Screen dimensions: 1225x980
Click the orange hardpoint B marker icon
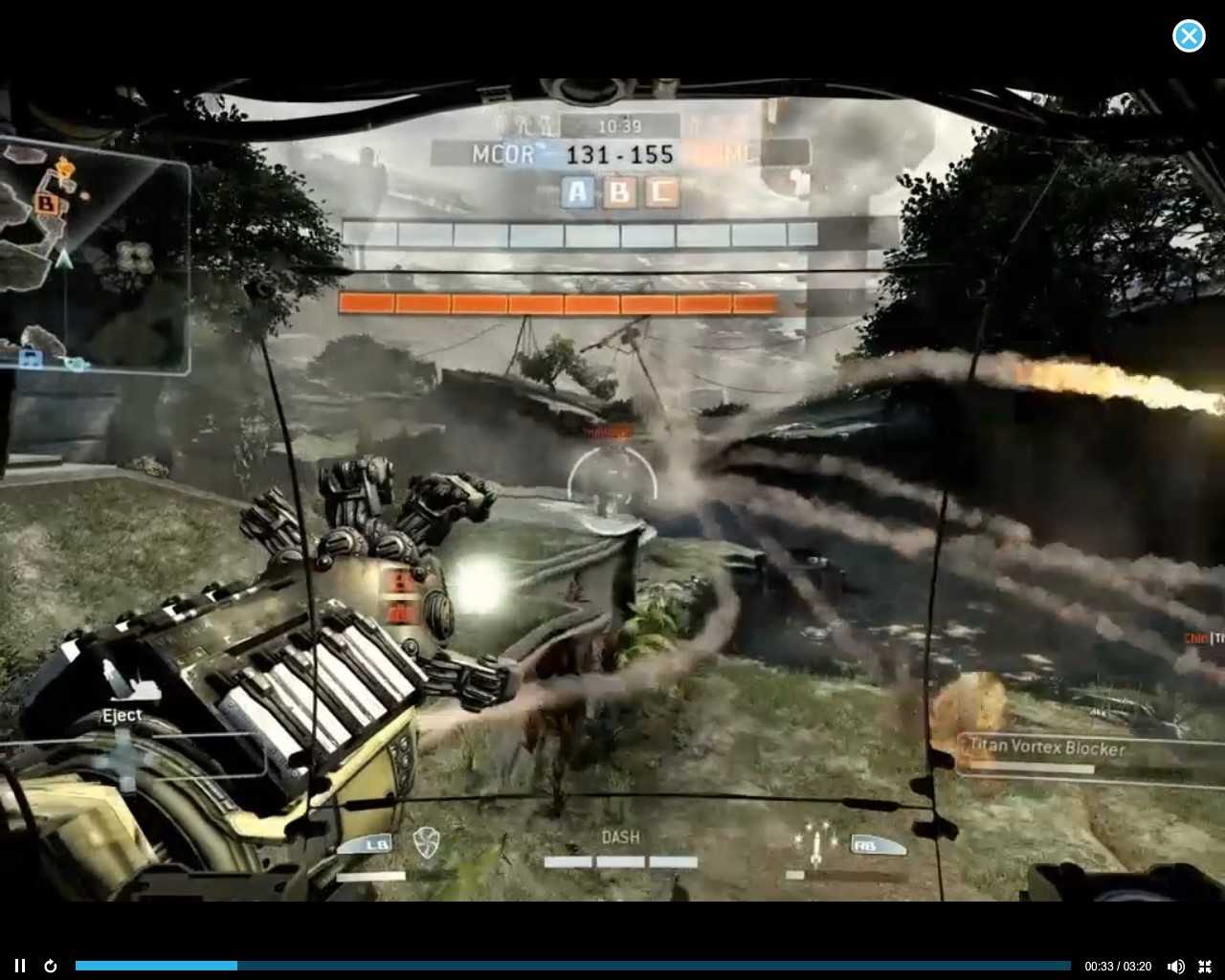(618, 191)
